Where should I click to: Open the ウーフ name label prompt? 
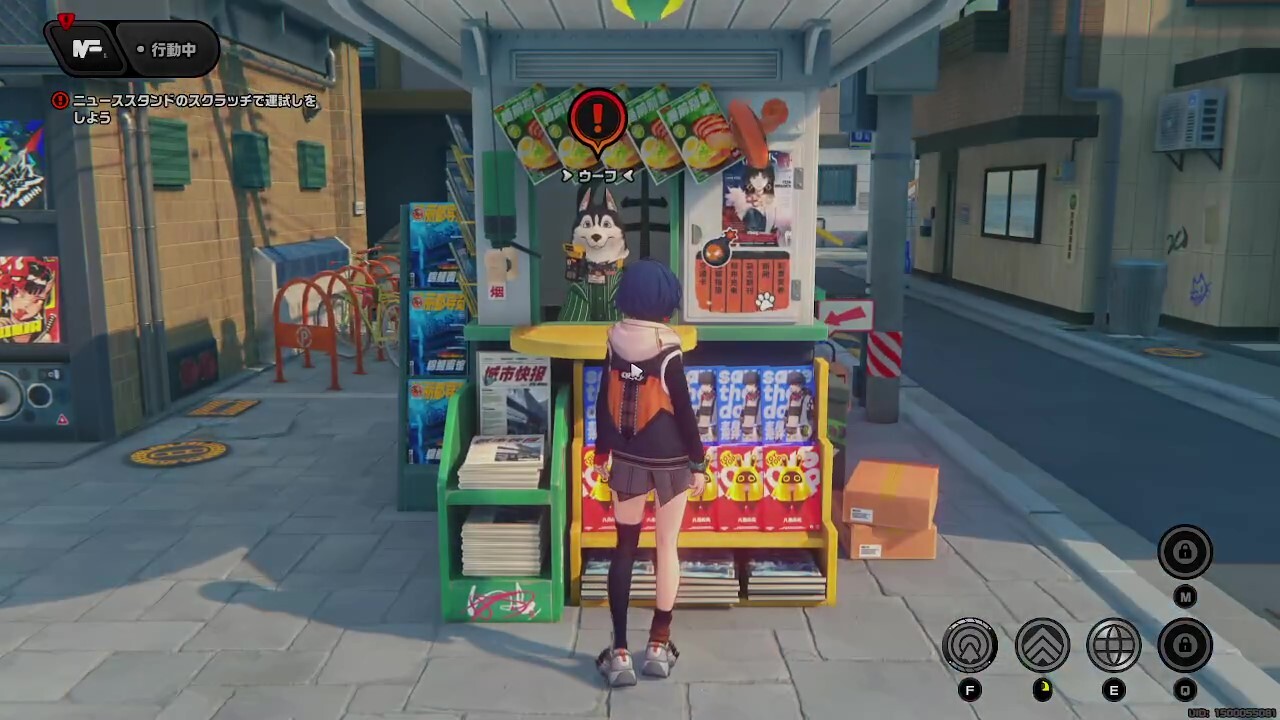click(597, 173)
